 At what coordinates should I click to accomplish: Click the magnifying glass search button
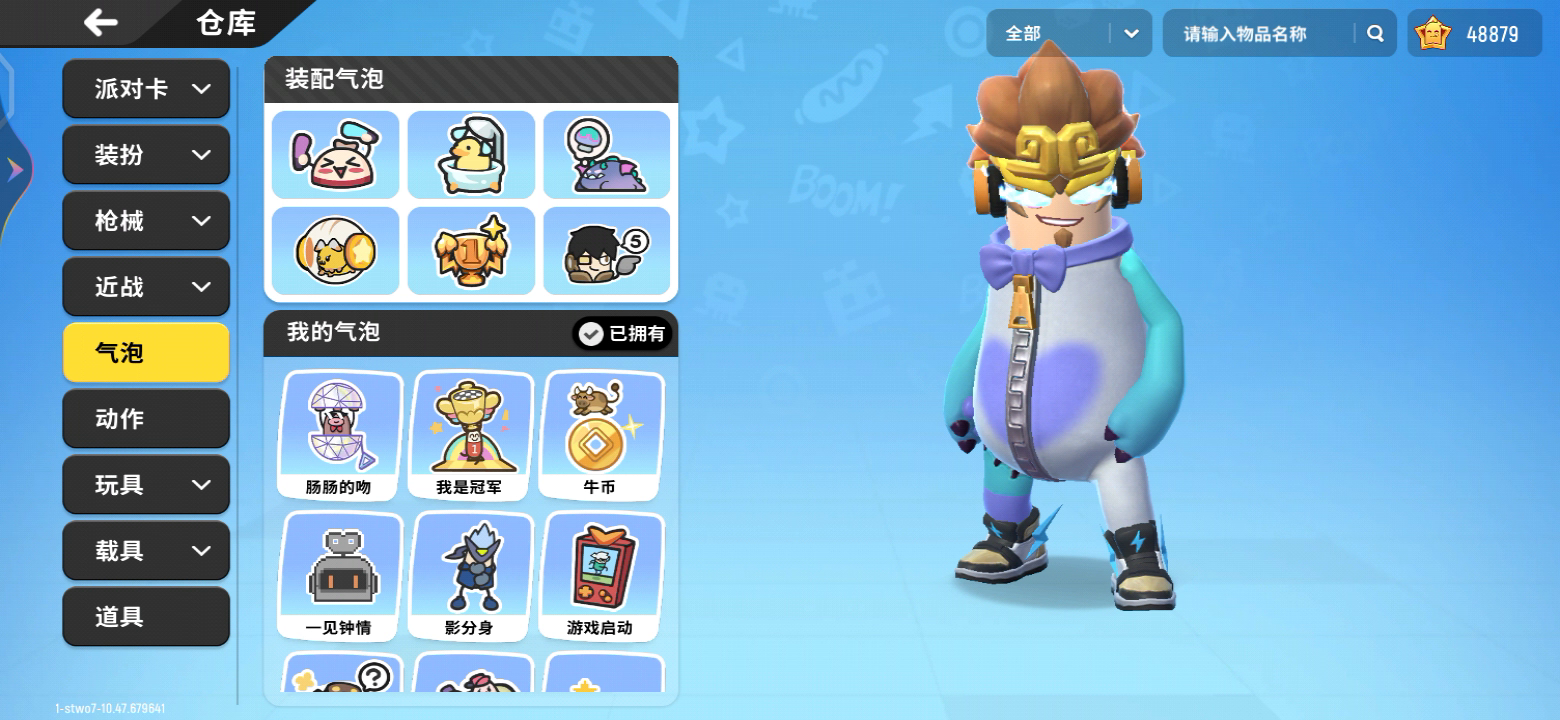1375,34
